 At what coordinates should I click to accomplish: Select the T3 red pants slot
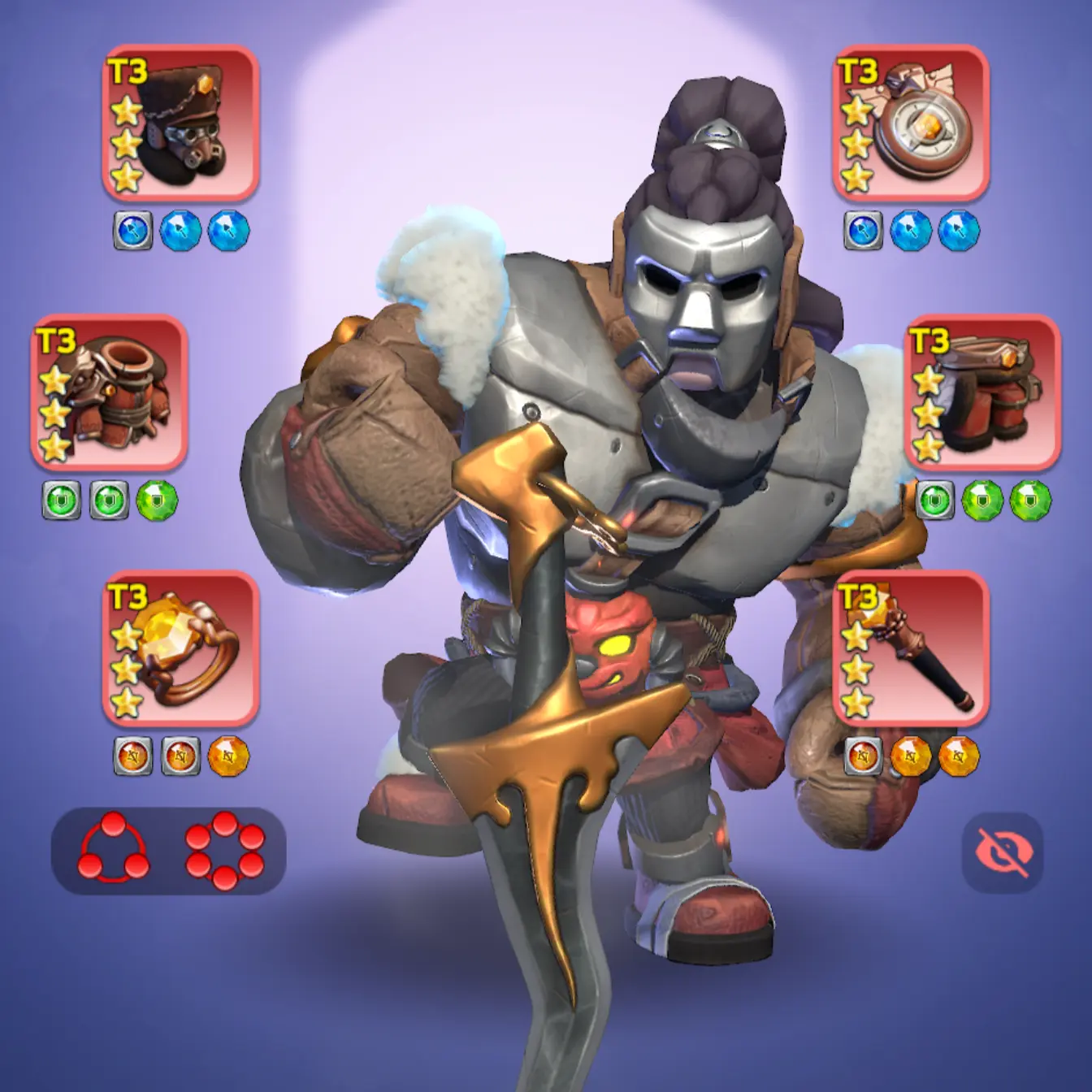click(x=982, y=392)
